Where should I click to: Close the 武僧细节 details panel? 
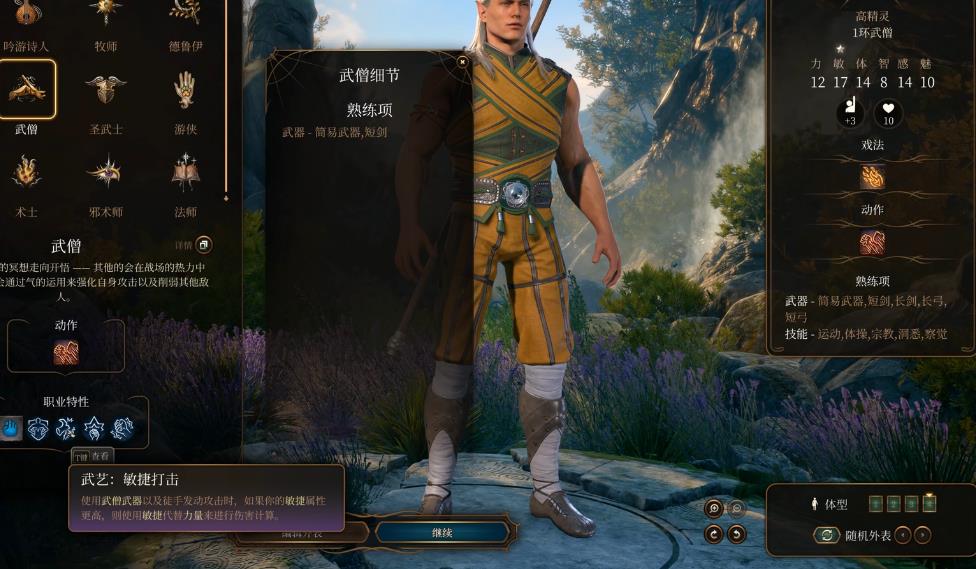(x=462, y=62)
